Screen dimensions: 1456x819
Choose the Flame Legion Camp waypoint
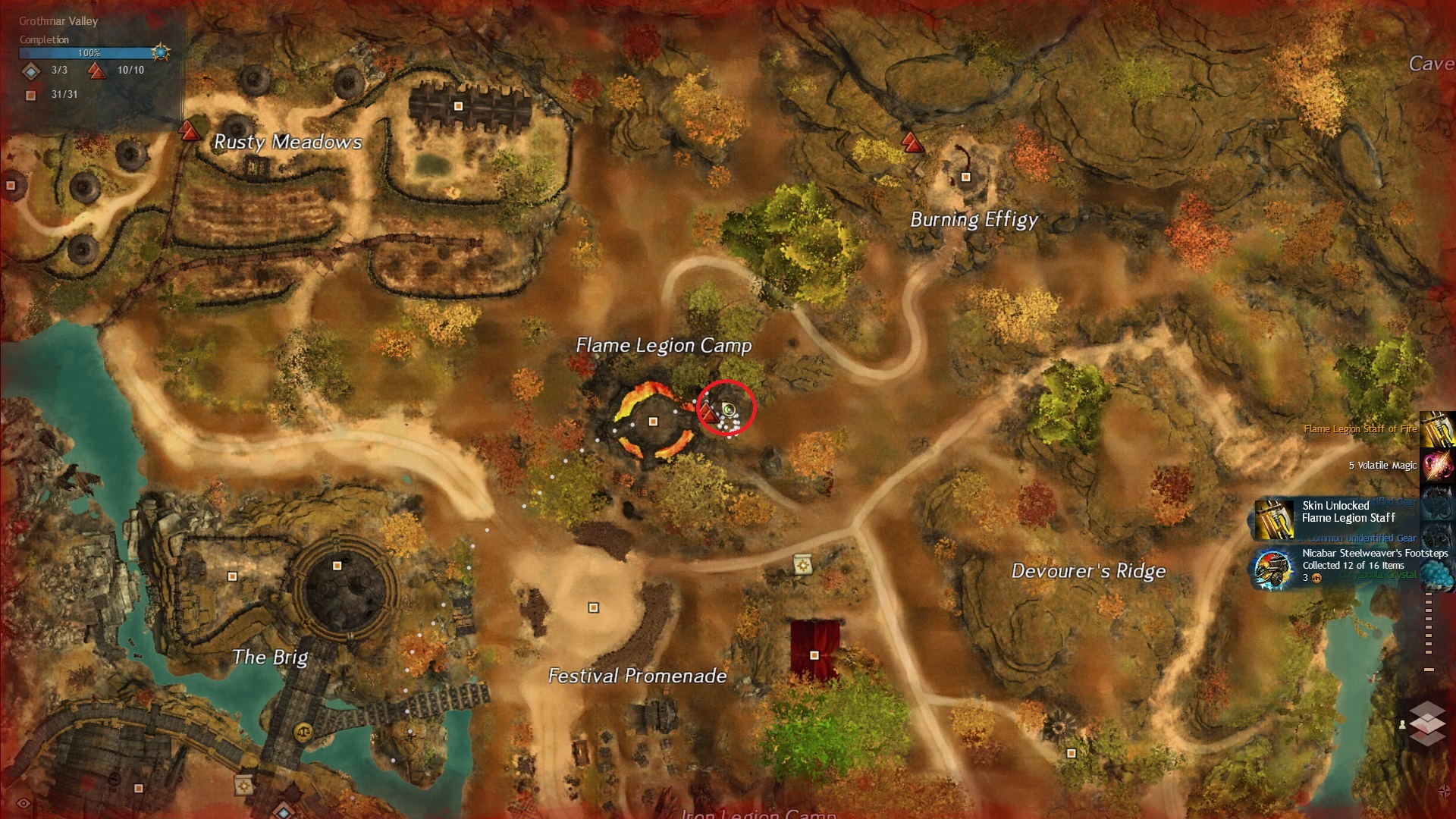tap(708, 413)
